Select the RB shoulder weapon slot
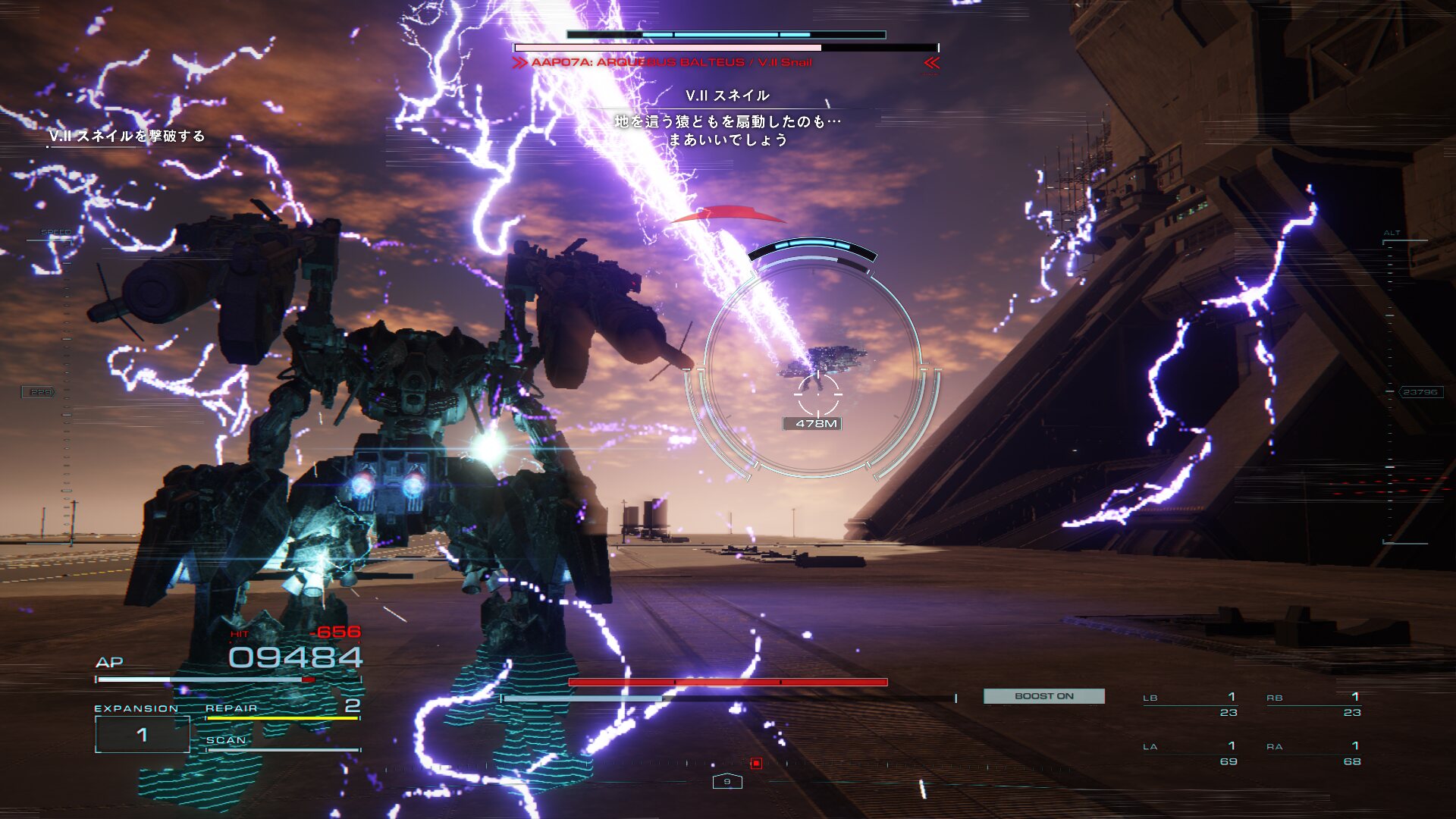Image resolution: width=1456 pixels, height=819 pixels. click(1314, 704)
